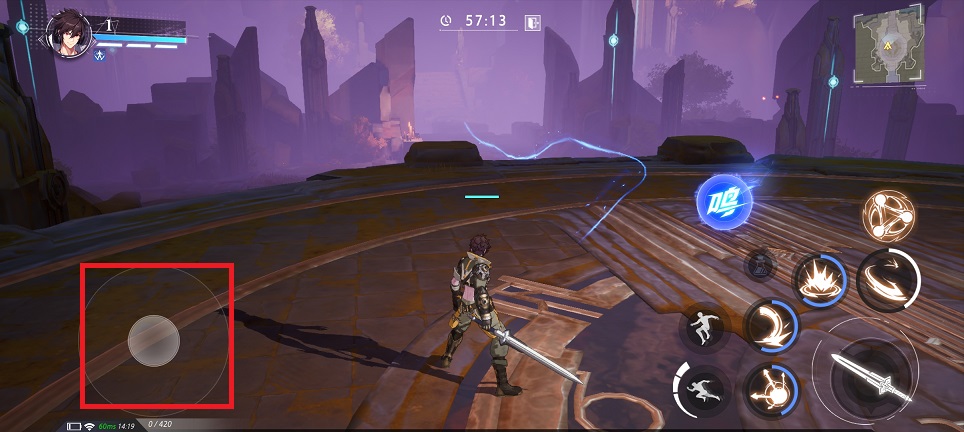Trigger the whirlwind spin slash skill
964x432 pixels.
889,279
